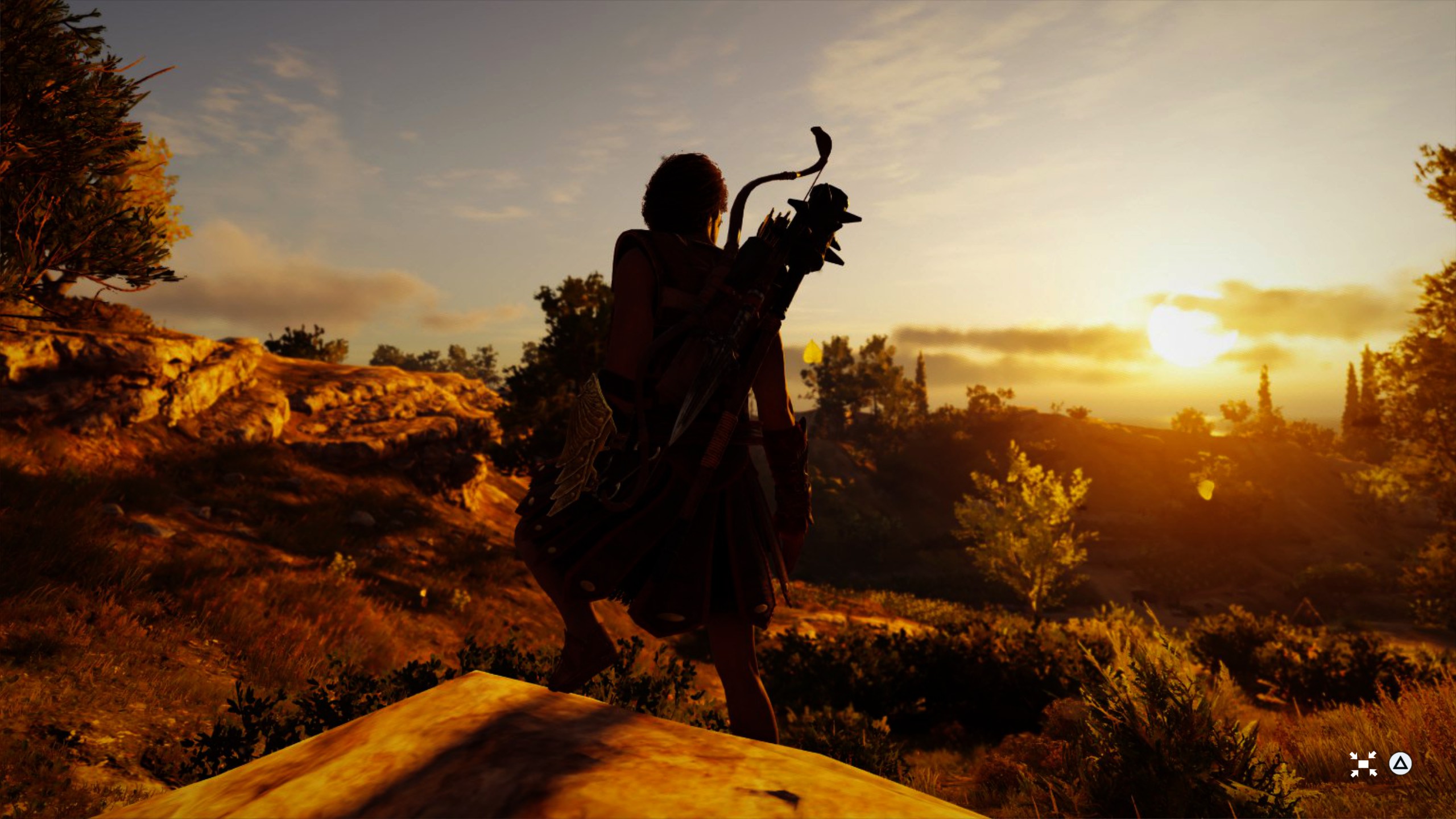The width and height of the screenshot is (1456, 819).
Task: Click the exit fullscreen arrows icon
Action: coord(1363,764)
